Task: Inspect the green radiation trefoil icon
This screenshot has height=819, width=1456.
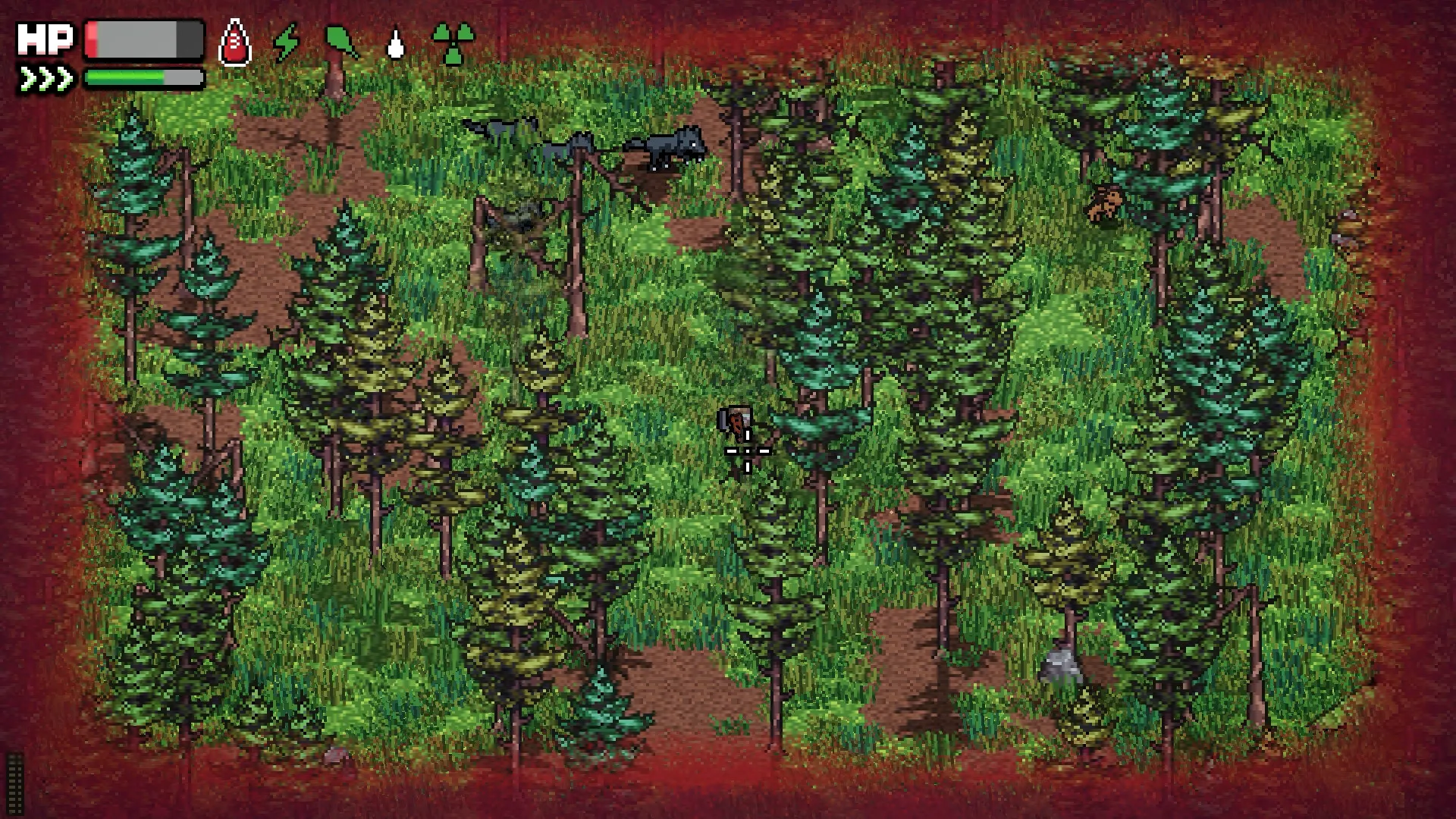Action: 453,43
